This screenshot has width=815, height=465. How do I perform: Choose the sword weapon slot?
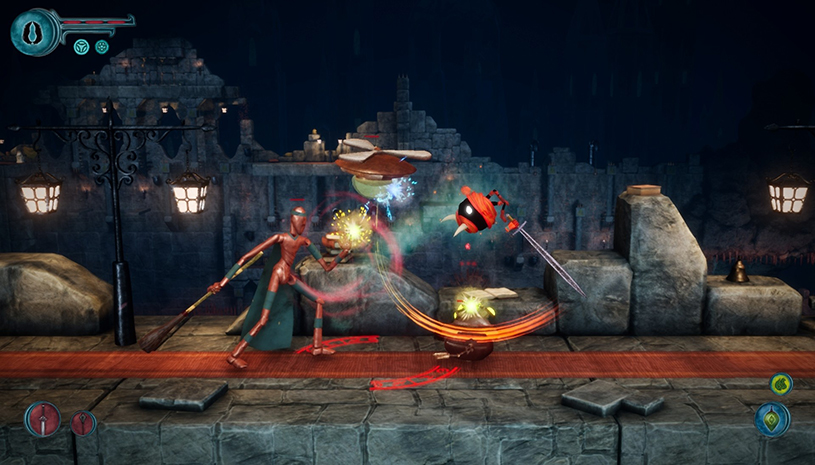point(43,419)
